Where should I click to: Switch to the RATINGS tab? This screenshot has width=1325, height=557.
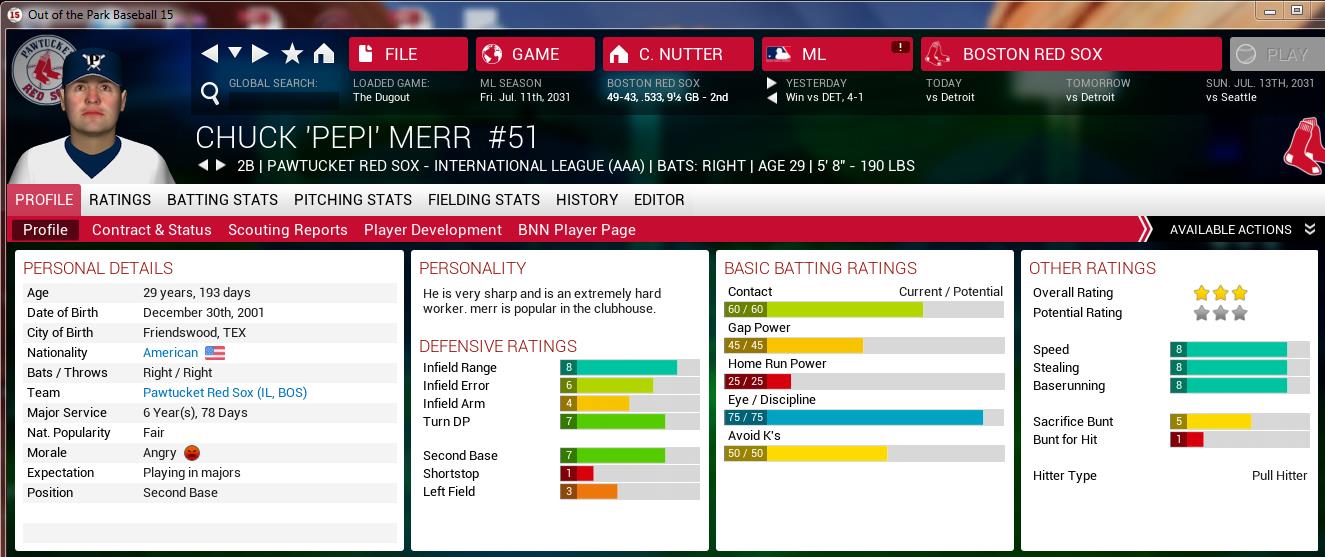[120, 200]
